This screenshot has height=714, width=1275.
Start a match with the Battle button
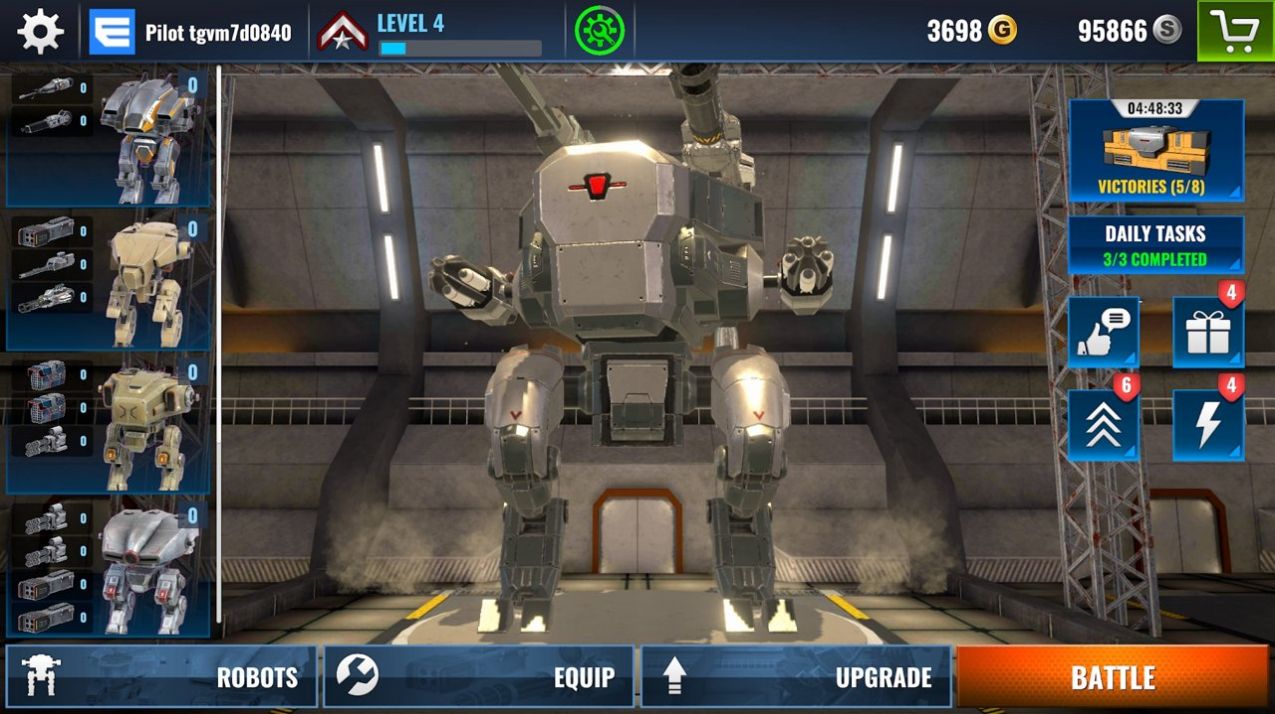tap(1112, 677)
